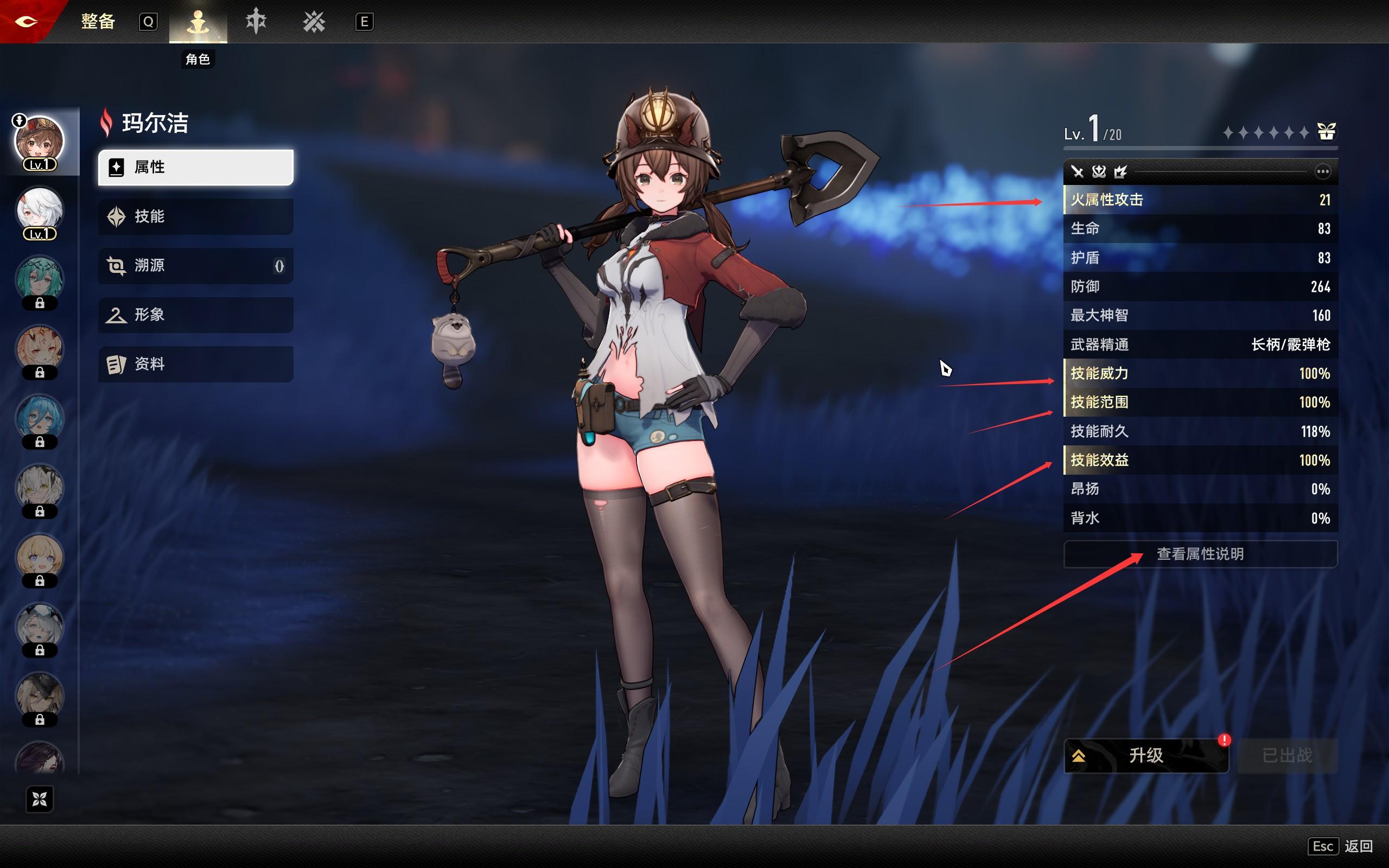The width and height of the screenshot is (1389, 868).
Task: Select the locked green-haired character portrait
Action: click(x=39, y=279)
